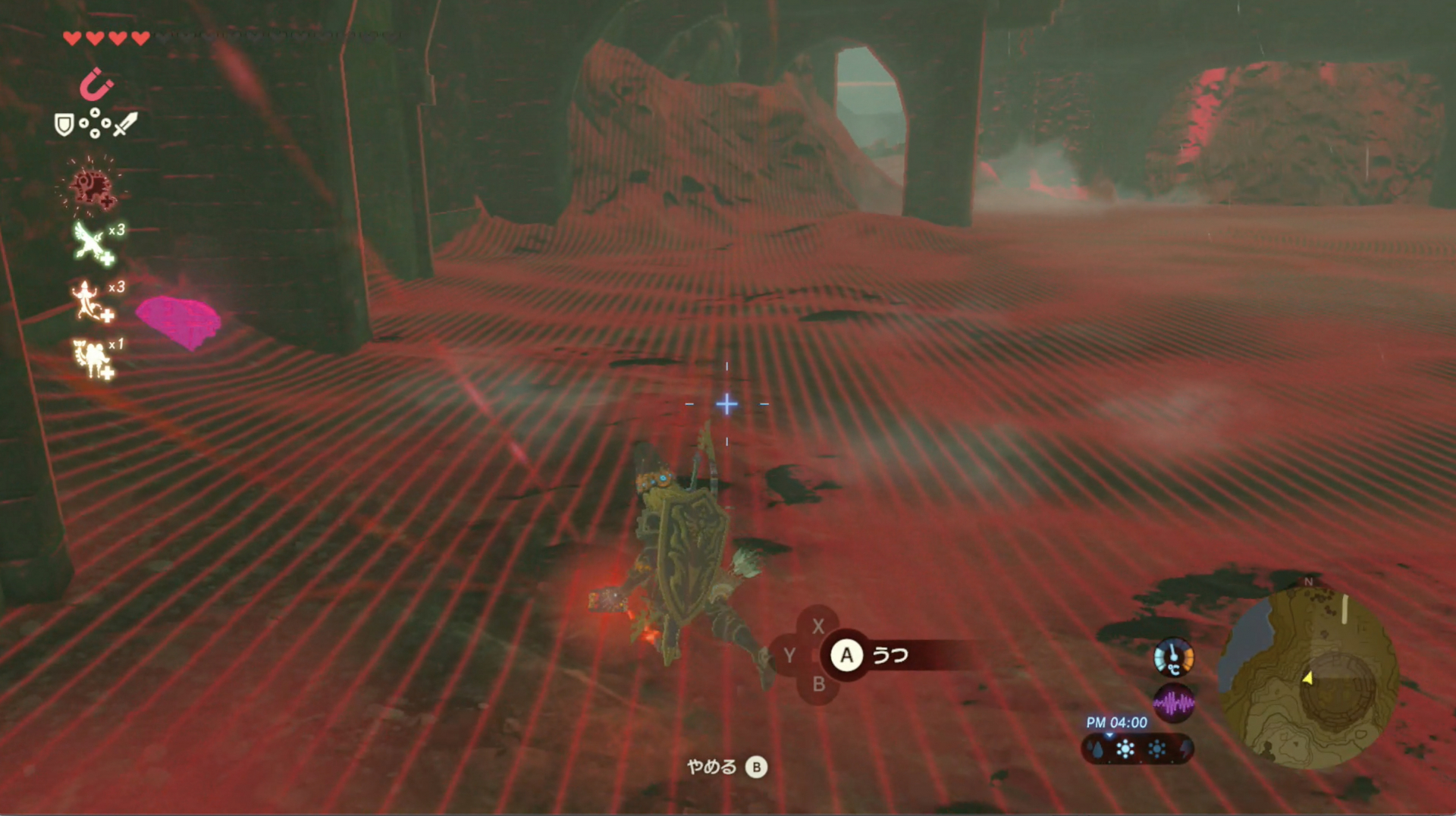
Task: Click the purple noise meter icon
Action: (1173, 703)
